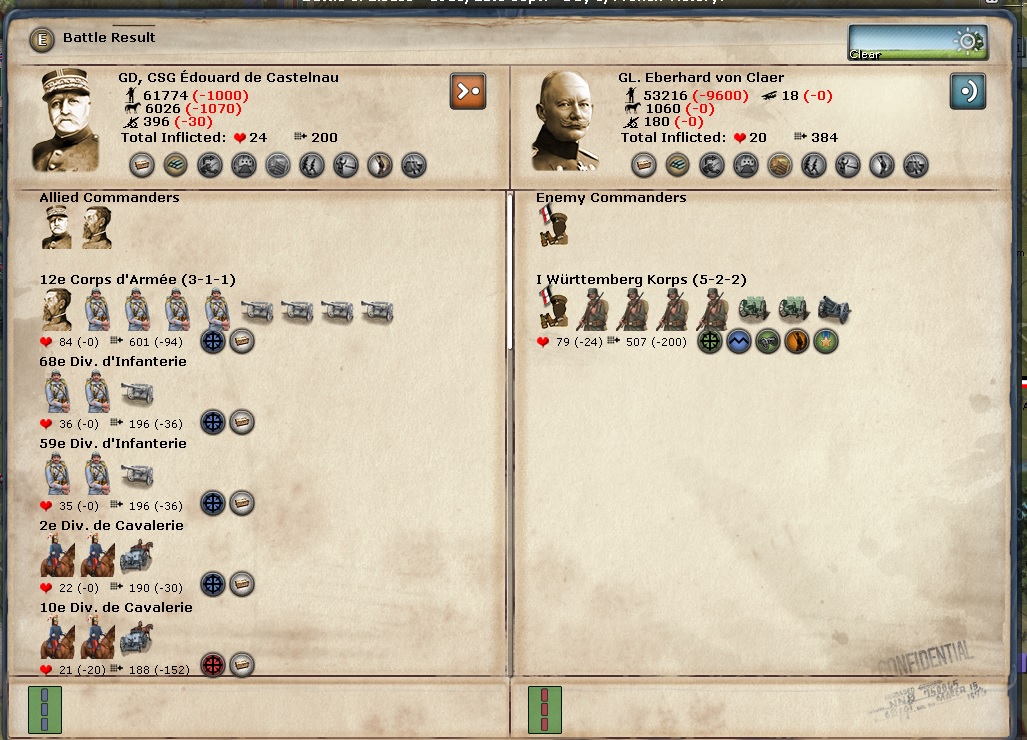Select the artillery unit of 59e Div. d'Infanterie
Screen dimensions: 1027x740
coord(137,474)
